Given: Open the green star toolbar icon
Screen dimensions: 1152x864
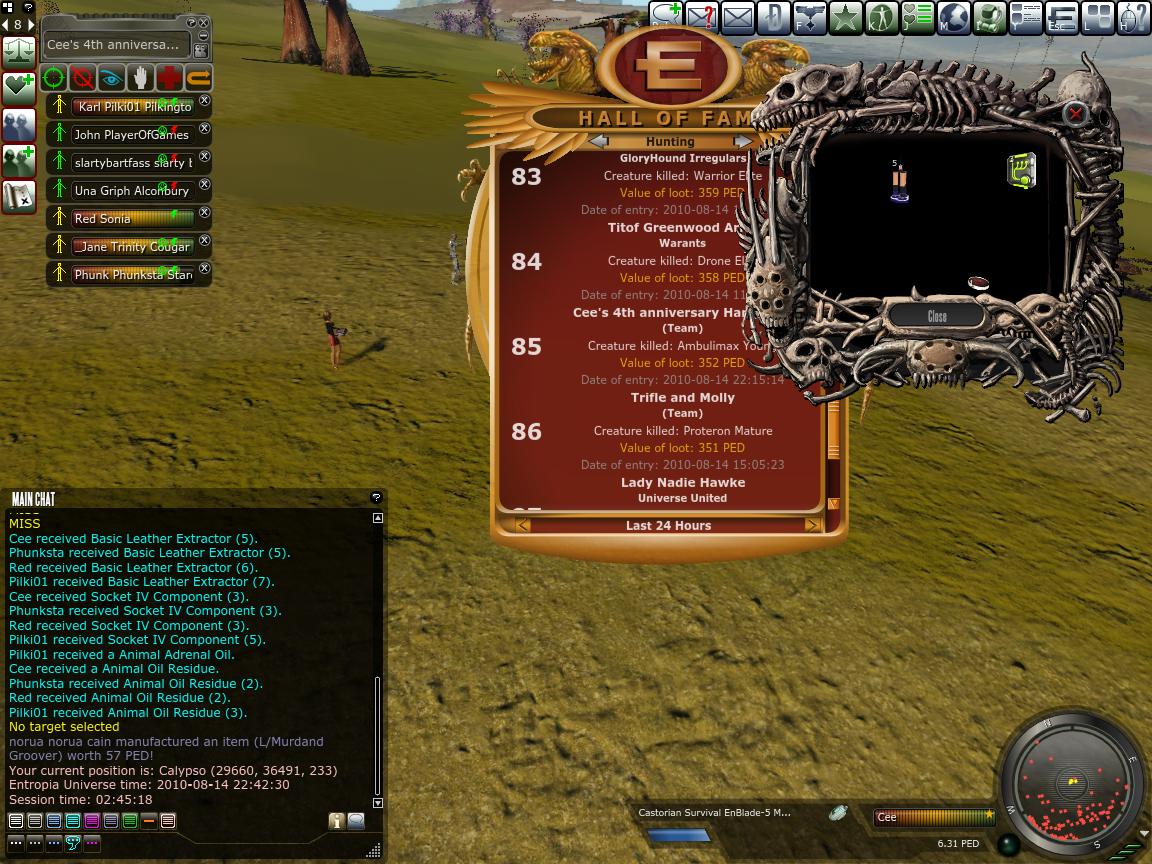Looking at the screenshot, I should [x=845, y=18].
